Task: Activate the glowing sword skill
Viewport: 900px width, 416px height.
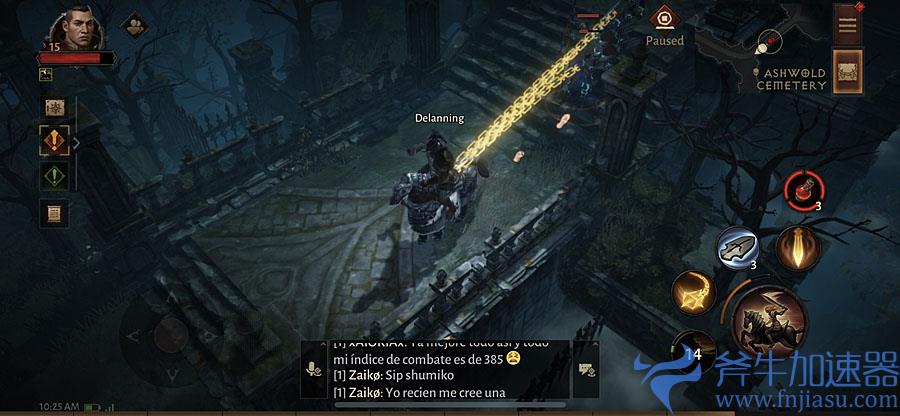Action: coord(796,247)
